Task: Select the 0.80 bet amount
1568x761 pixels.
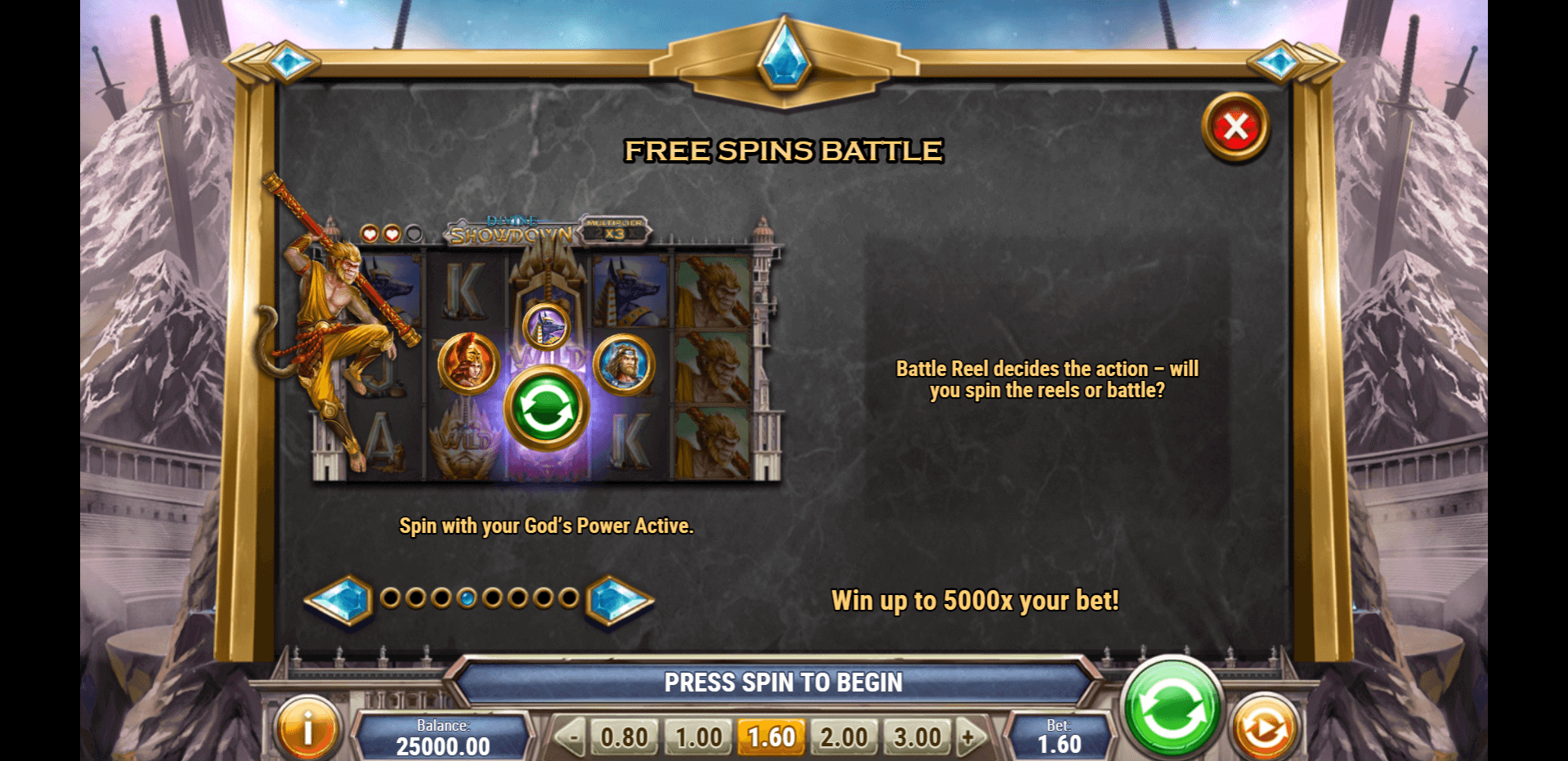Action: 624,737
